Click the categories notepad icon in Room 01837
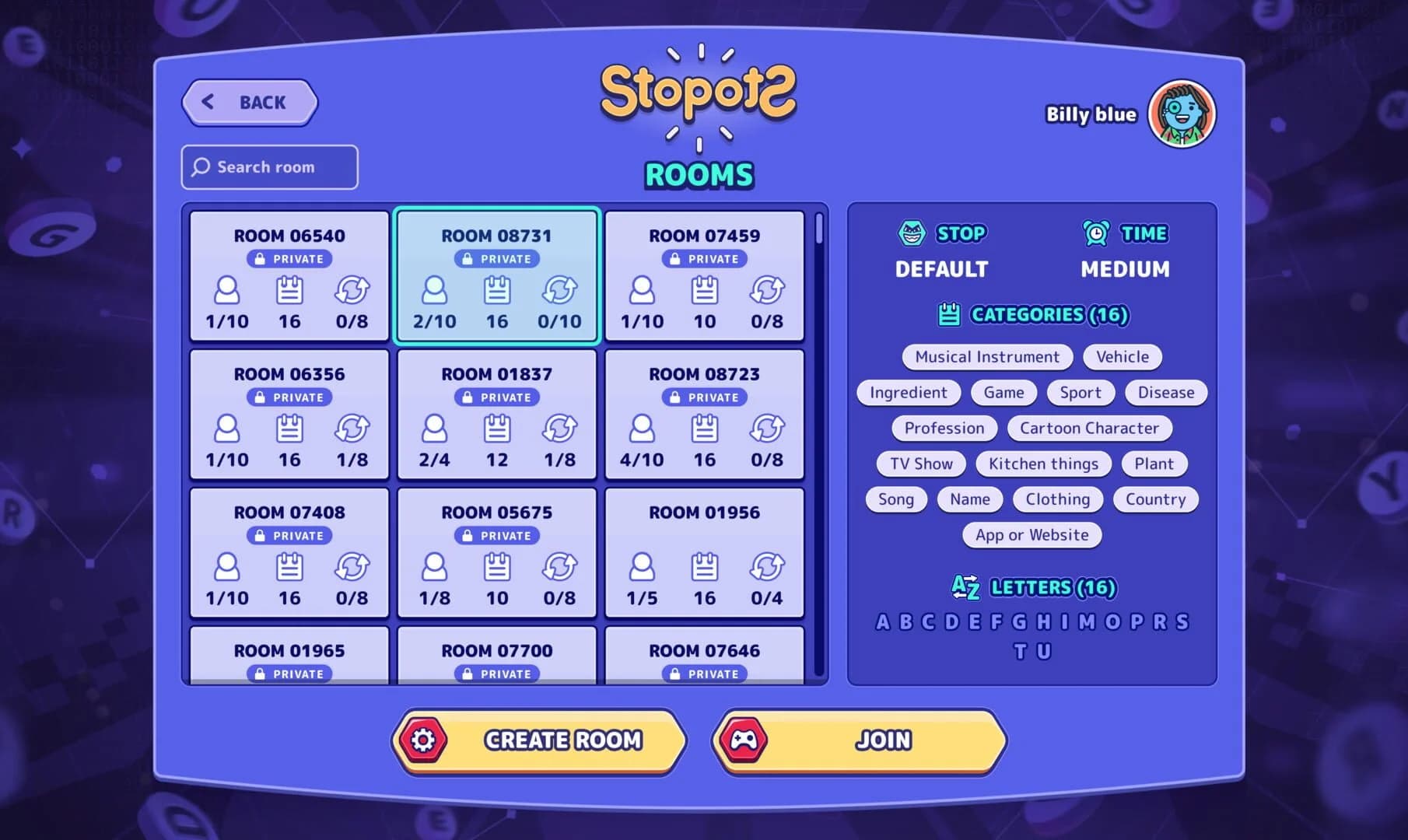The height and width of the screenshot is (840, 1408). coord(496,430)
